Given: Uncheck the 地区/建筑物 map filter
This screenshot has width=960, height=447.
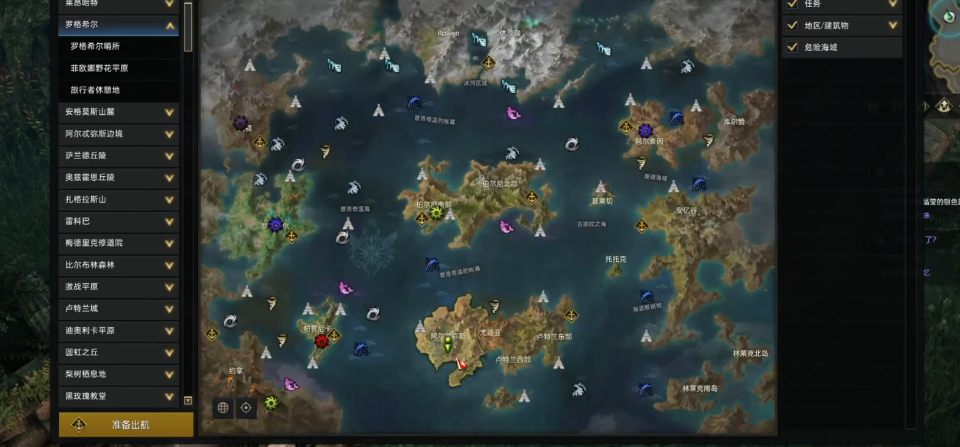Looking at the screenshot, I should 792,25.
